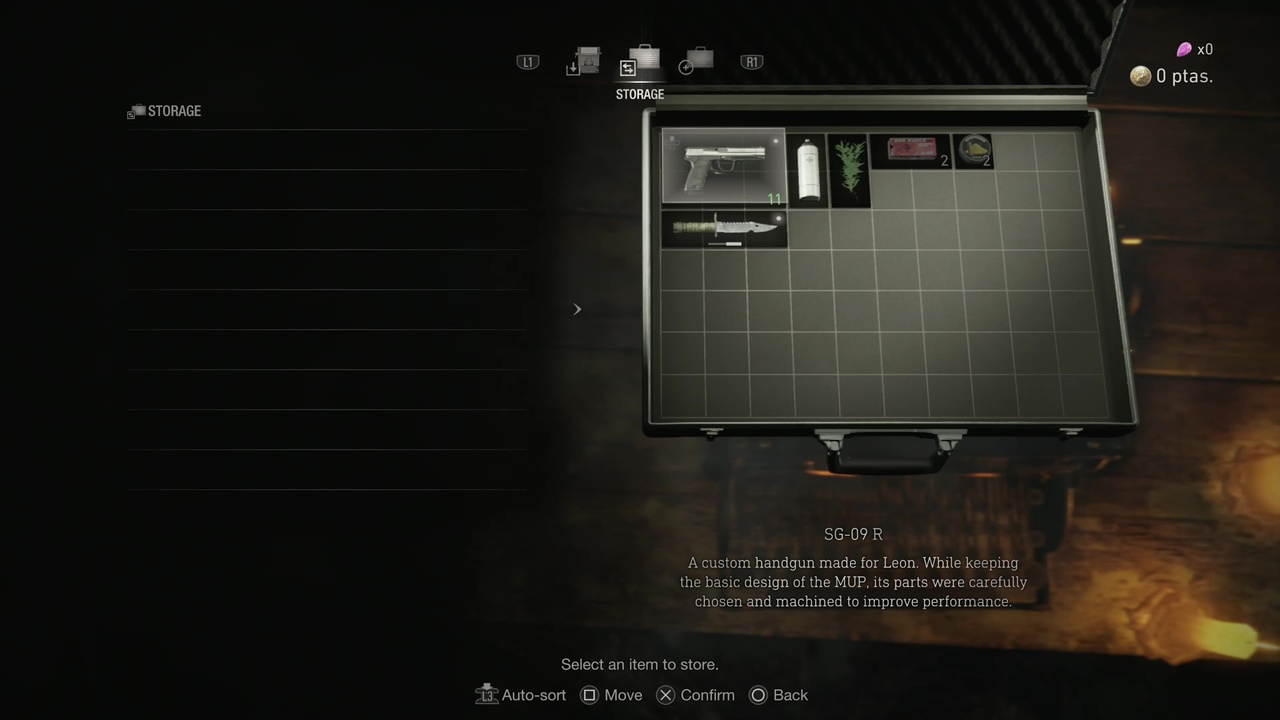Open the typewriter save tab icon

585,62
